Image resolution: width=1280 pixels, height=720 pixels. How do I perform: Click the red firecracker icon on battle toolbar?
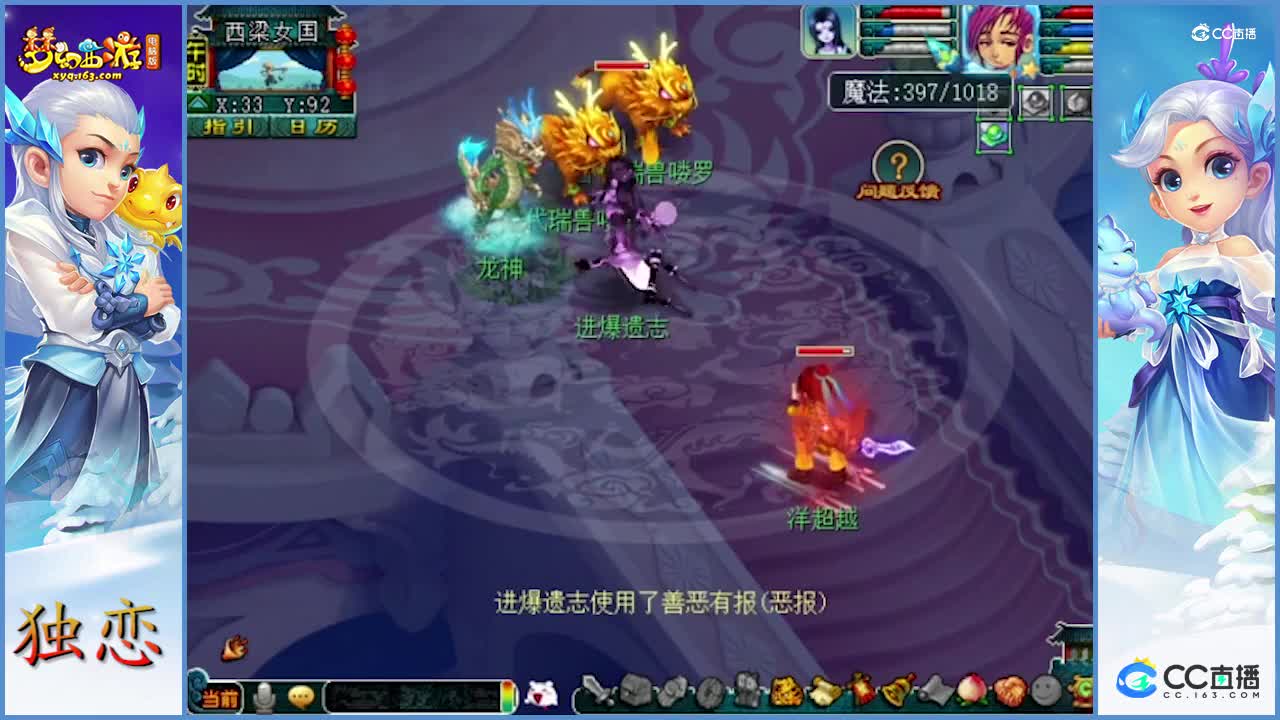coord(861,690)
